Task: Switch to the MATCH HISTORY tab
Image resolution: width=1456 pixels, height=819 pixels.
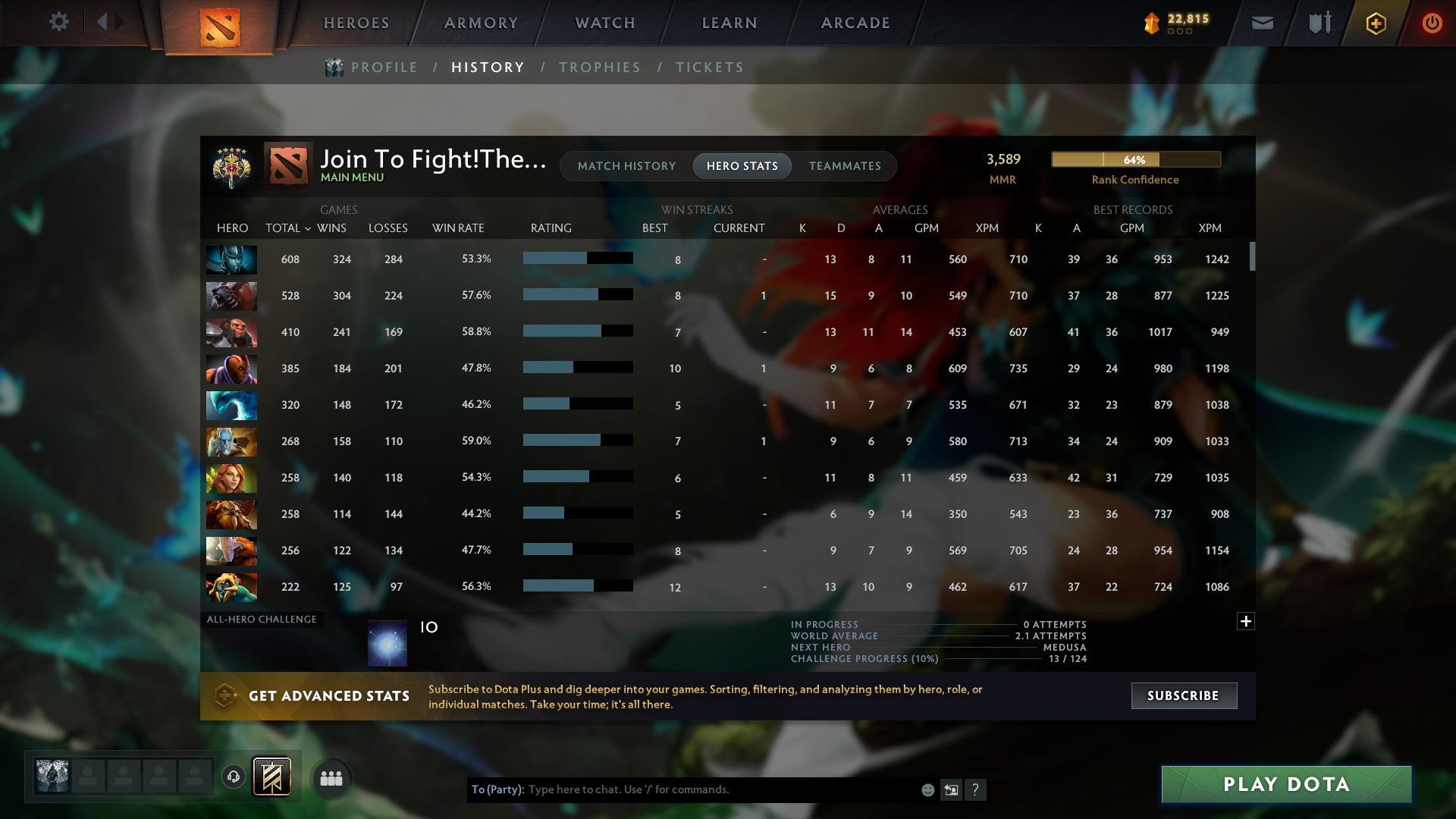Action: [626, 166]
